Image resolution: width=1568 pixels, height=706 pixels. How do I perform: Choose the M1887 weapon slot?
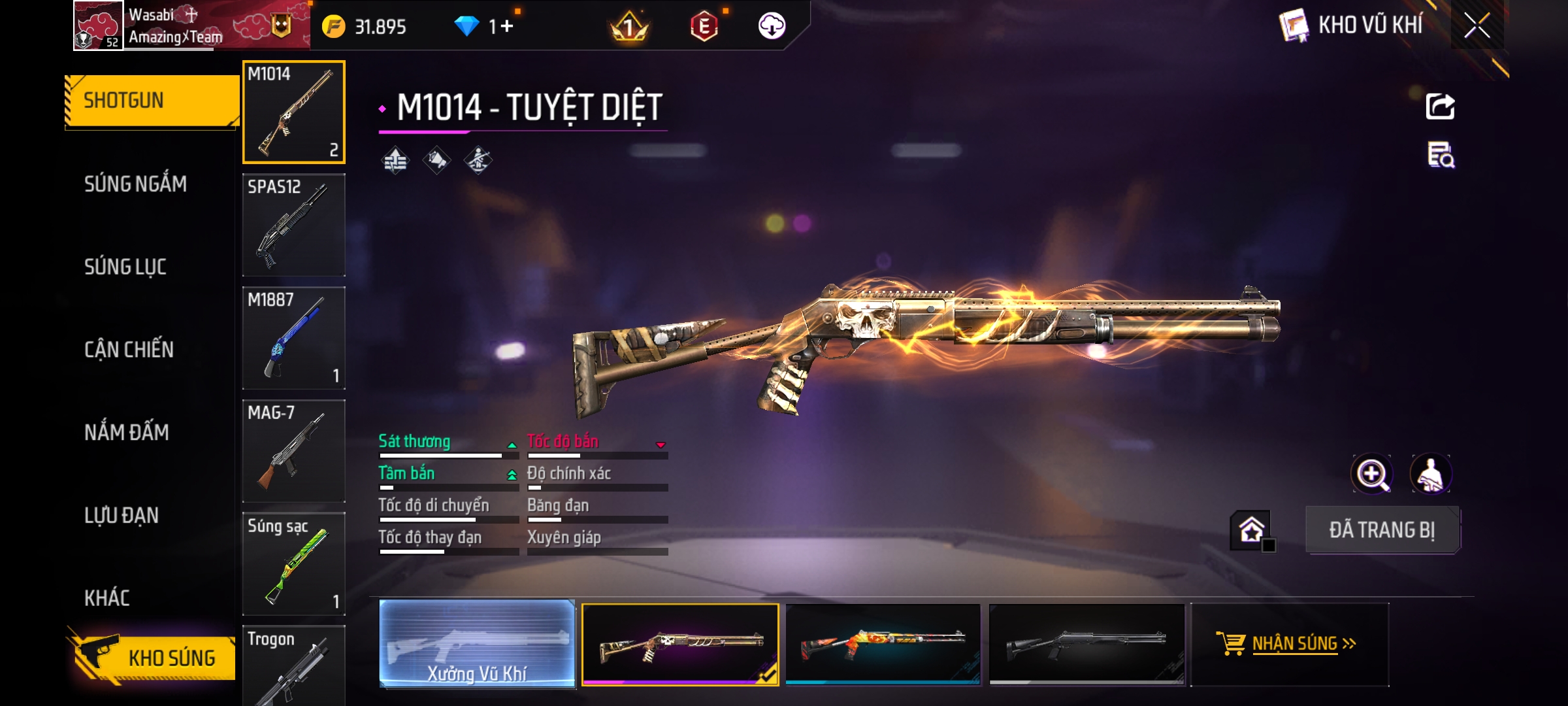tap(294, 338)
